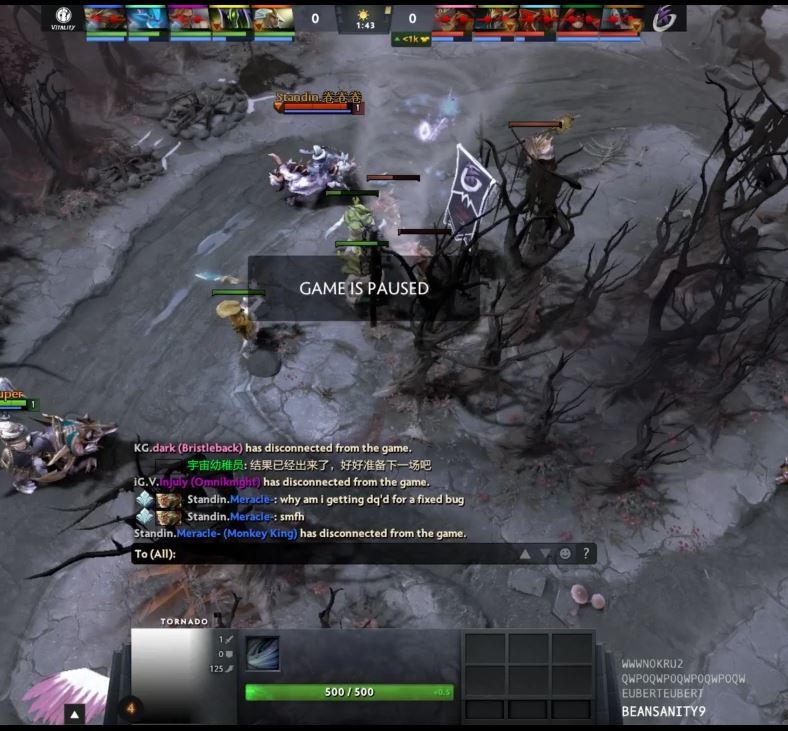The height and width of the screenshot is (731, 788).
Task: Open chat help with the question mark
Action: coord(586,553)
